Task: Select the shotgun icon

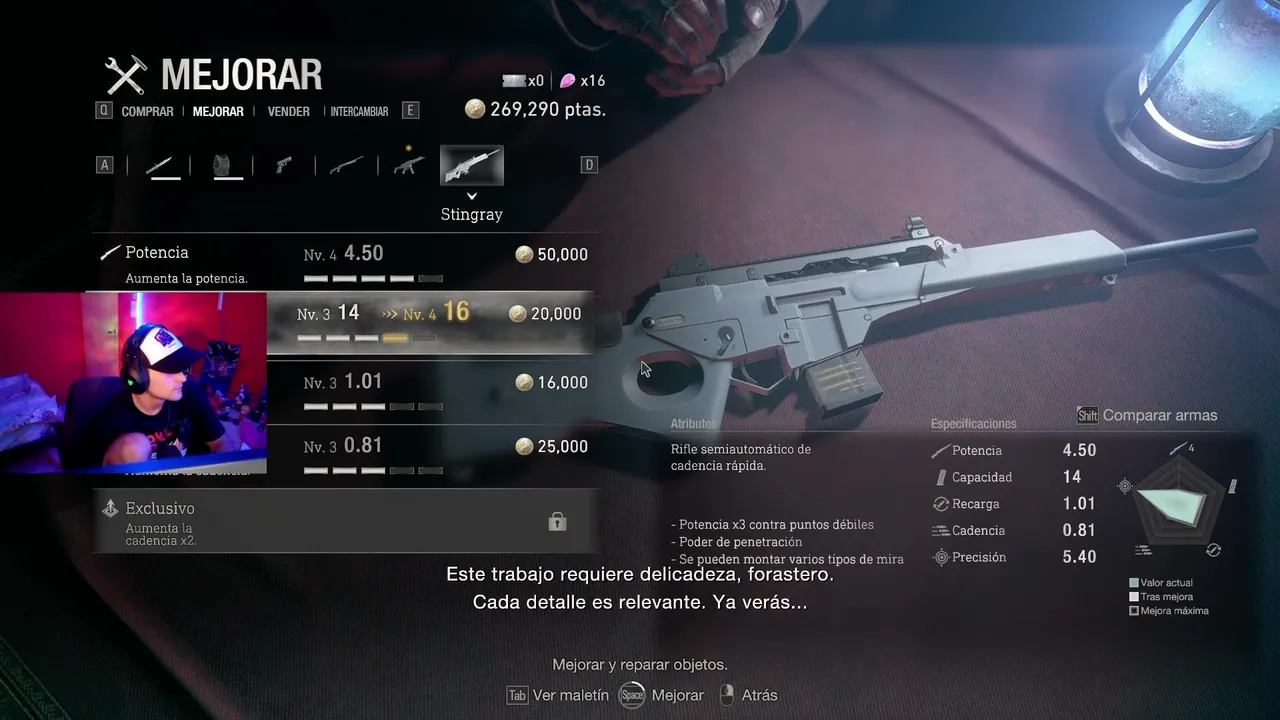Action: 346,165
